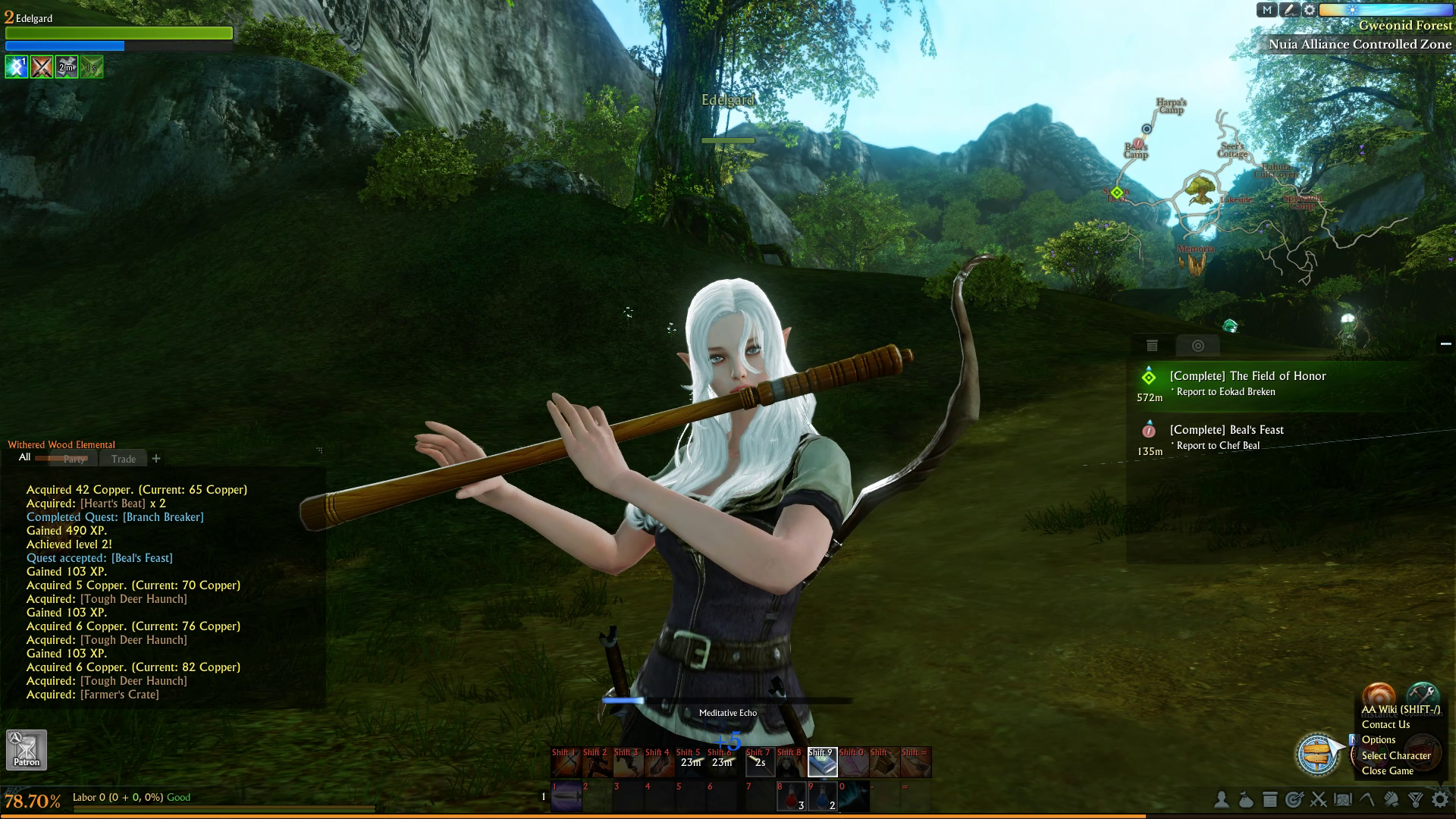This screenshot has height=819, width=1456.
Task: Select The Field of Honor quest entry
Action: click(1247, 376)
